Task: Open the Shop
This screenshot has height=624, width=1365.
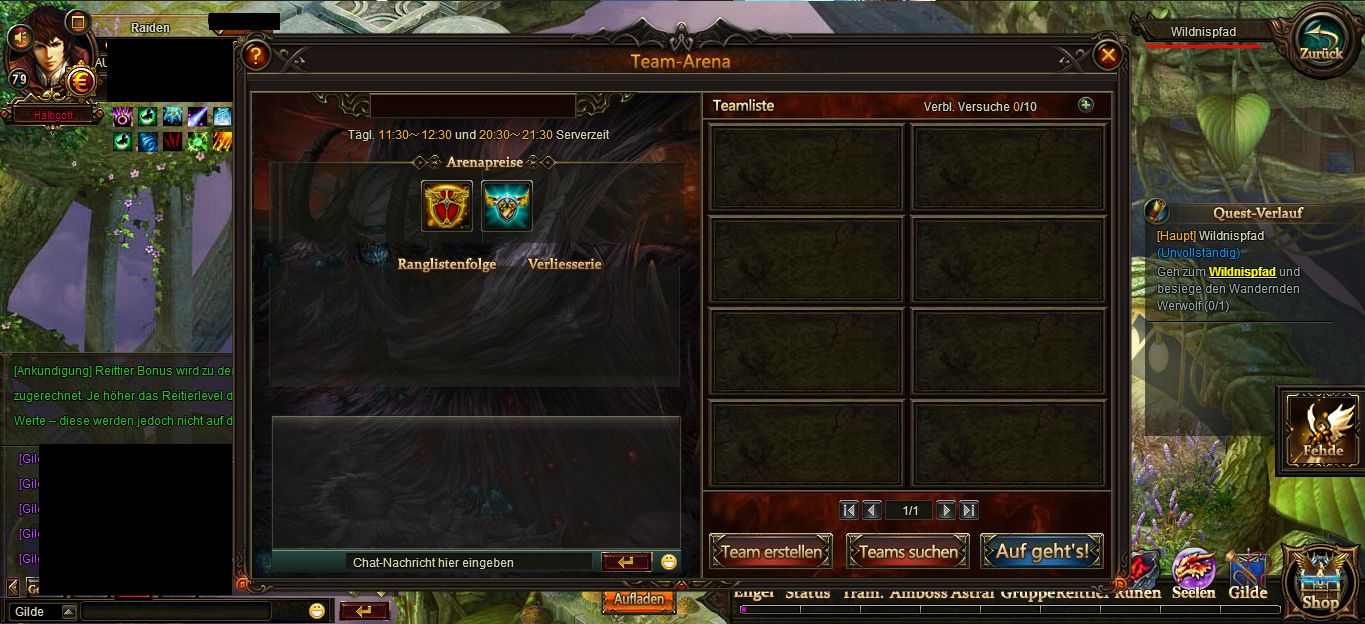Action: coord(1320,580)
